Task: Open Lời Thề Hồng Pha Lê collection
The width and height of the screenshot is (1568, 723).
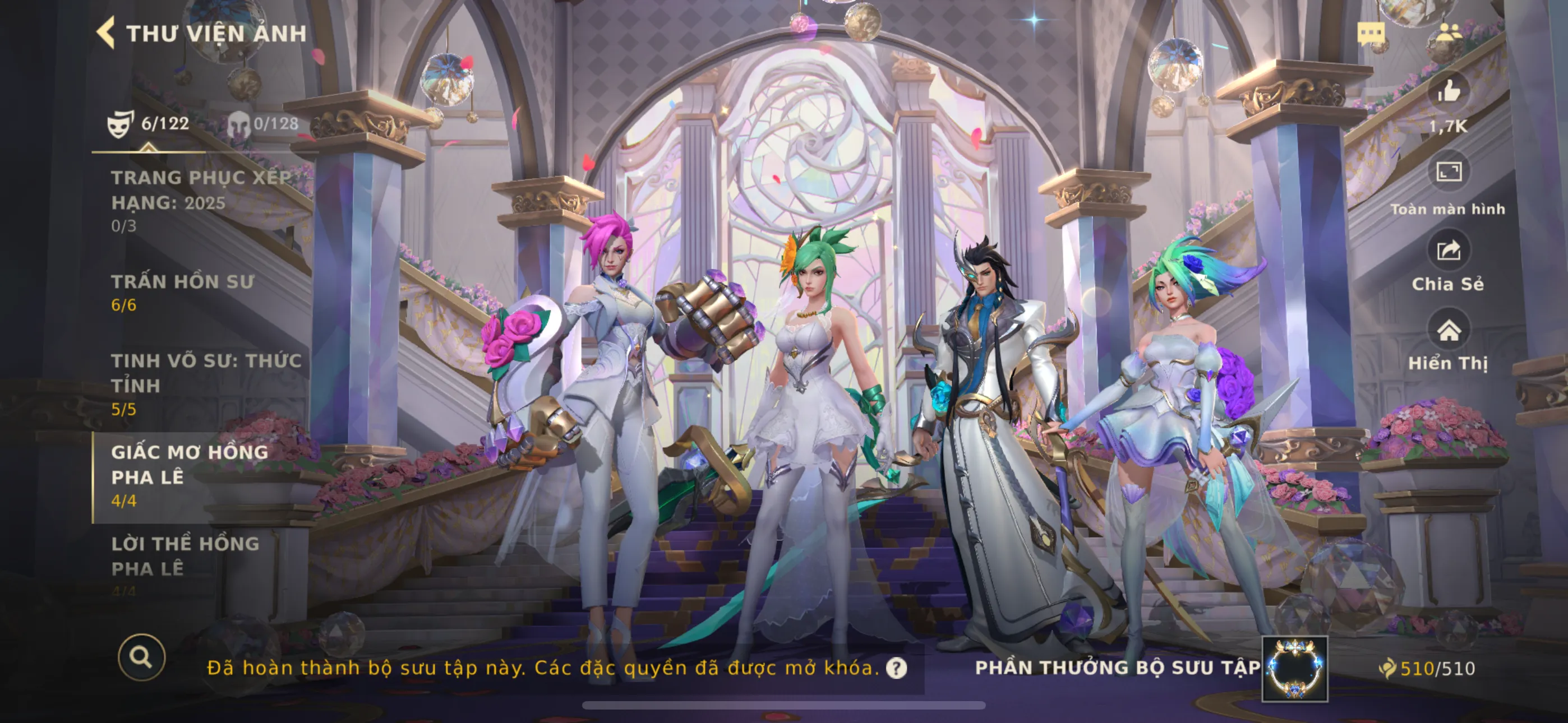Action: (x=186, y=556)
